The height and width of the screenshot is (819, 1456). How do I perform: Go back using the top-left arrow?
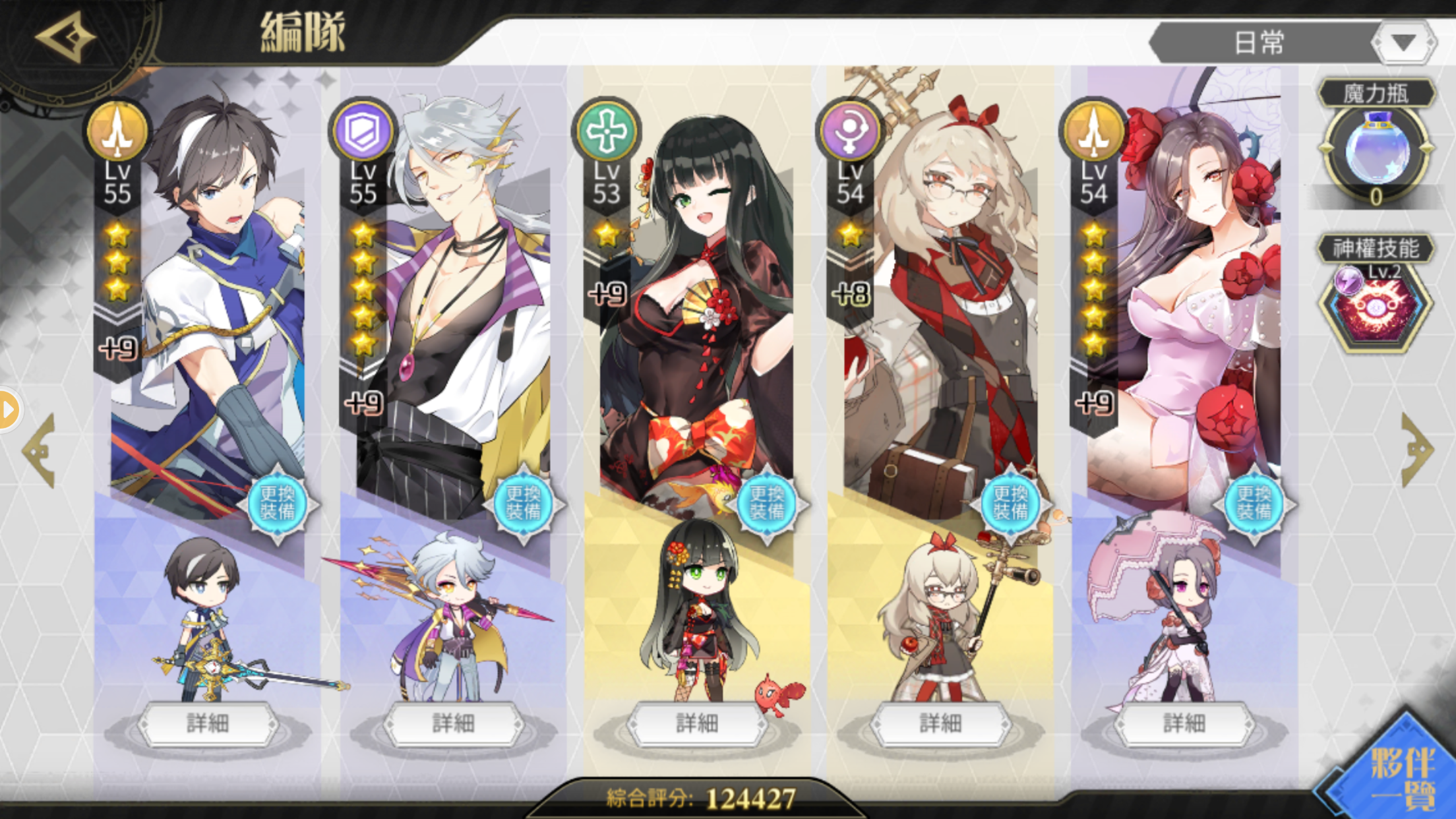pyautogui.click(x=65, y=38)
